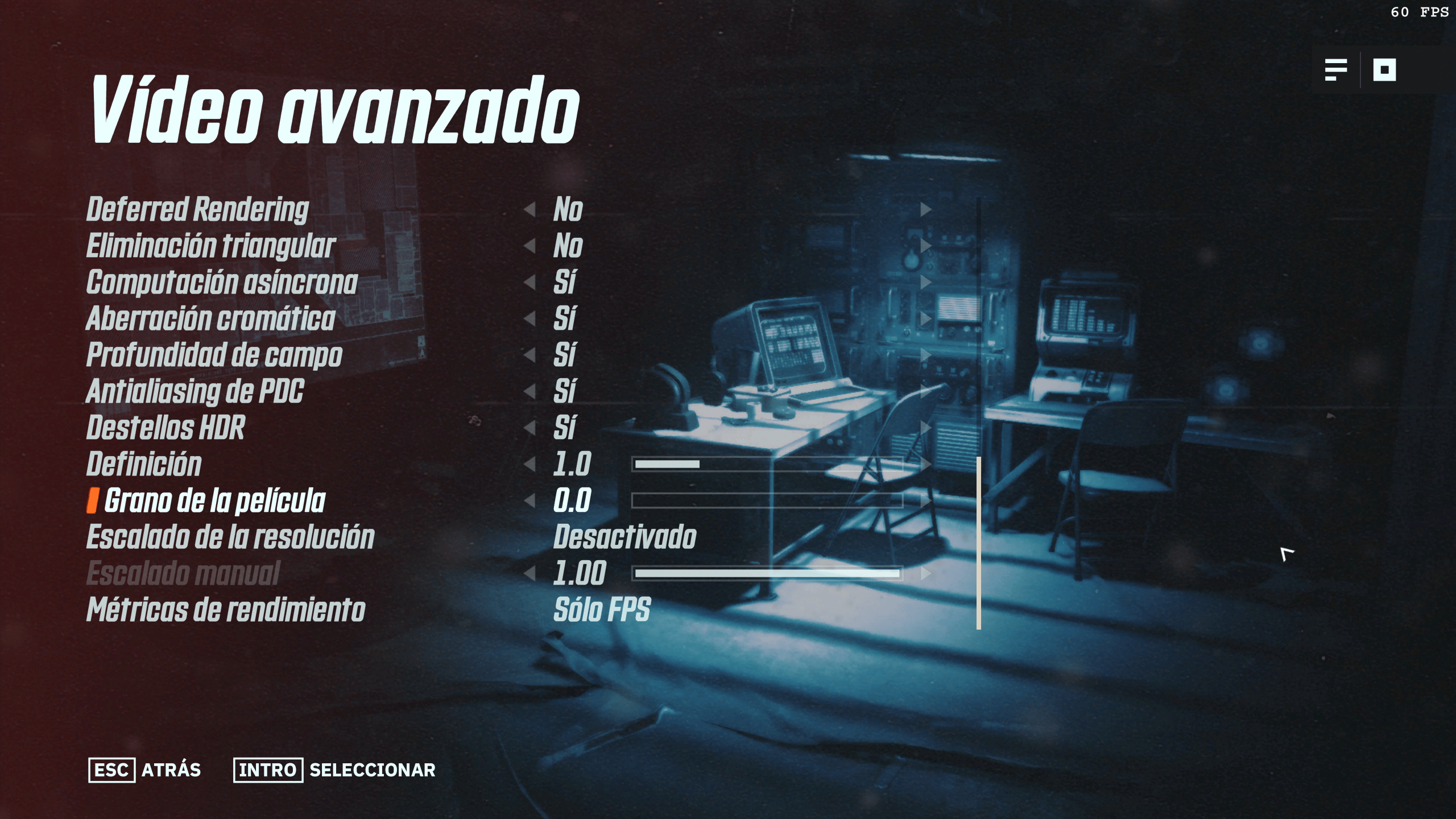Choose the Antialiasing de PDC setting
Viewport: 1456px width, 819px height.
pyautogui.click(x=195, y=391)
